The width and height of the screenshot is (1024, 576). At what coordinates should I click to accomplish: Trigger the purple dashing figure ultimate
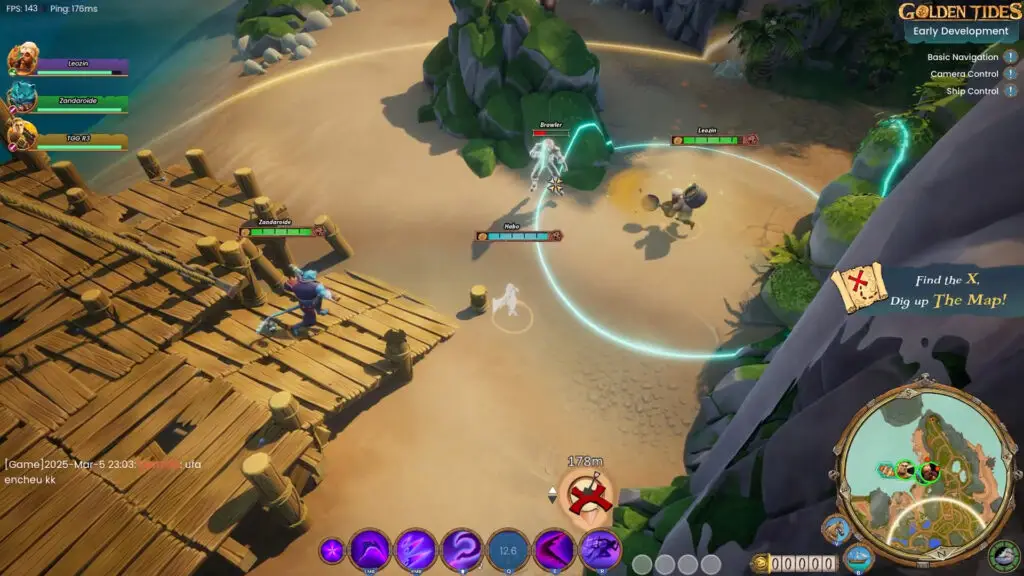(x=600, y=549)
